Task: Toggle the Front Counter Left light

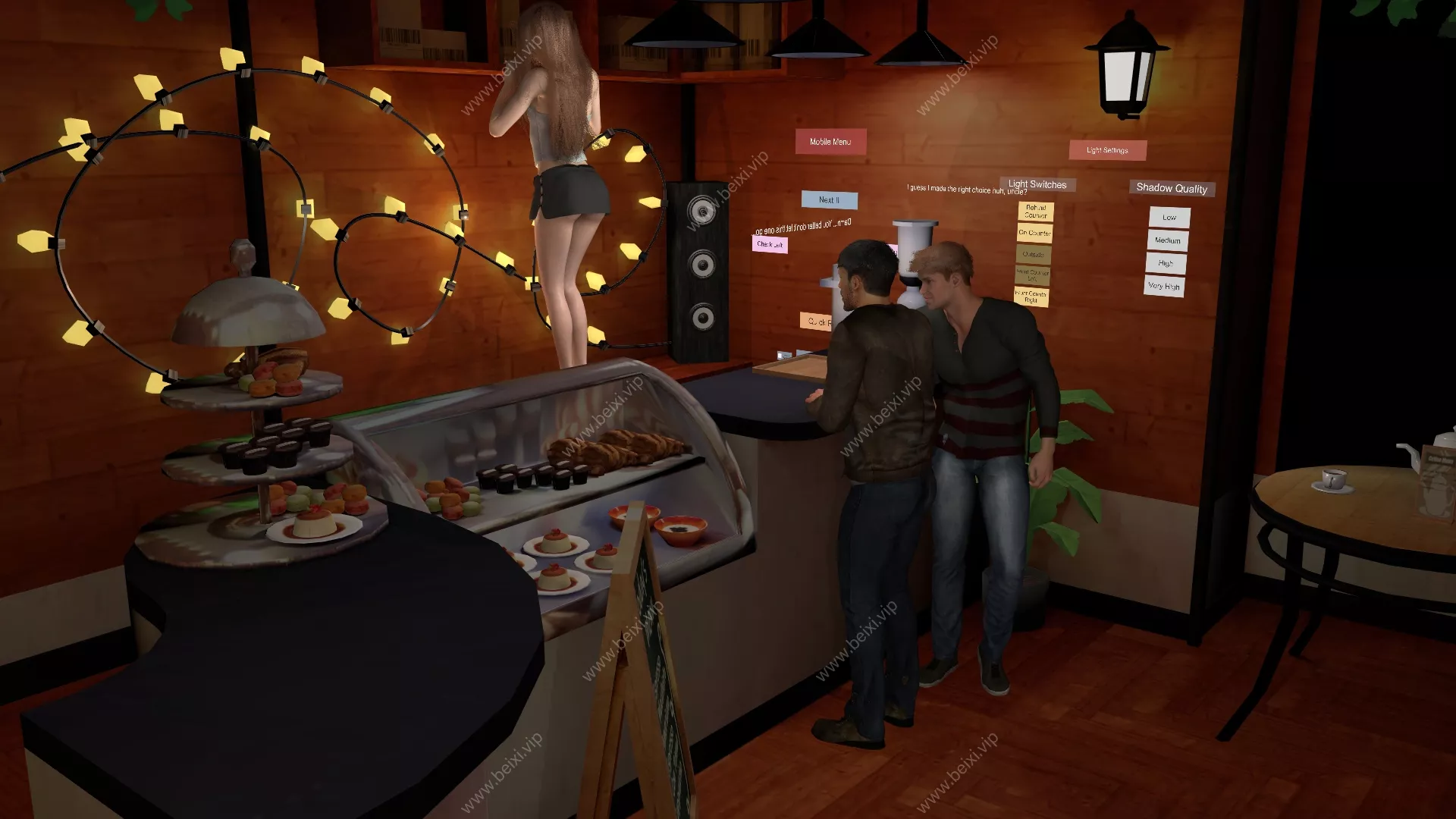Action: pyautogui.click(x=1032, y=275)
